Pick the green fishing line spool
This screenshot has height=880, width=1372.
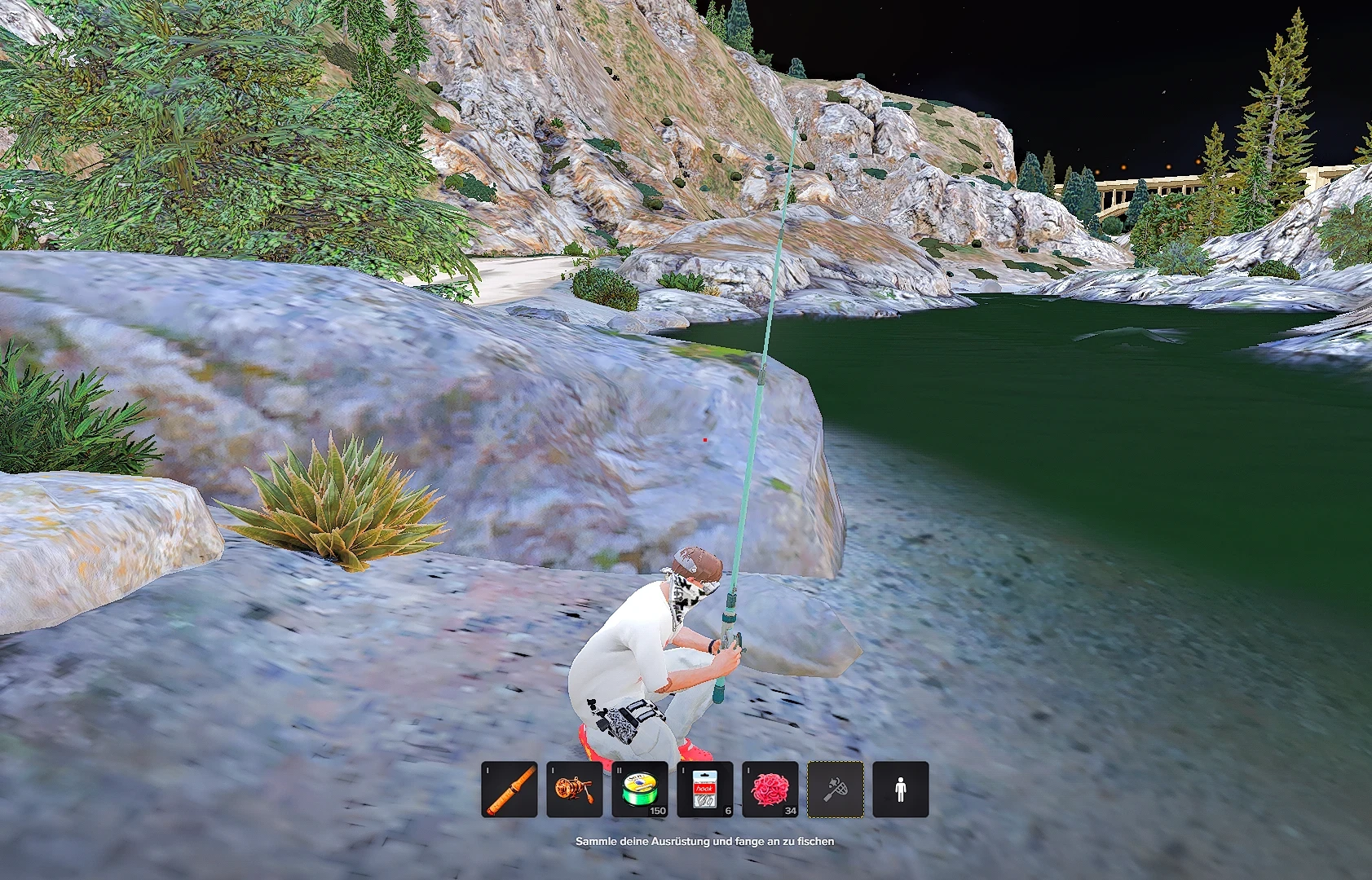(640, 789)
